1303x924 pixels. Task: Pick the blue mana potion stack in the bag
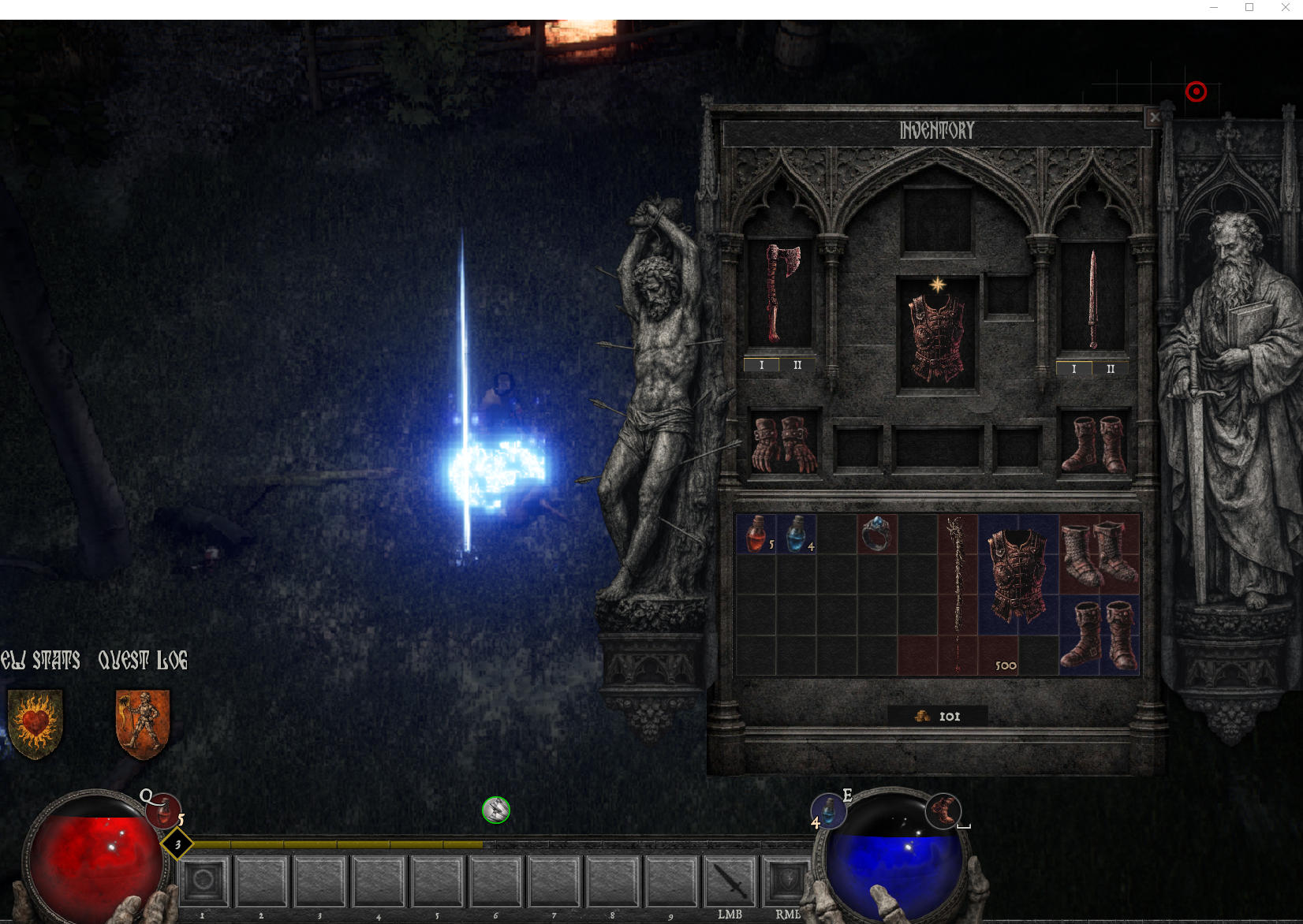point(797,534)
